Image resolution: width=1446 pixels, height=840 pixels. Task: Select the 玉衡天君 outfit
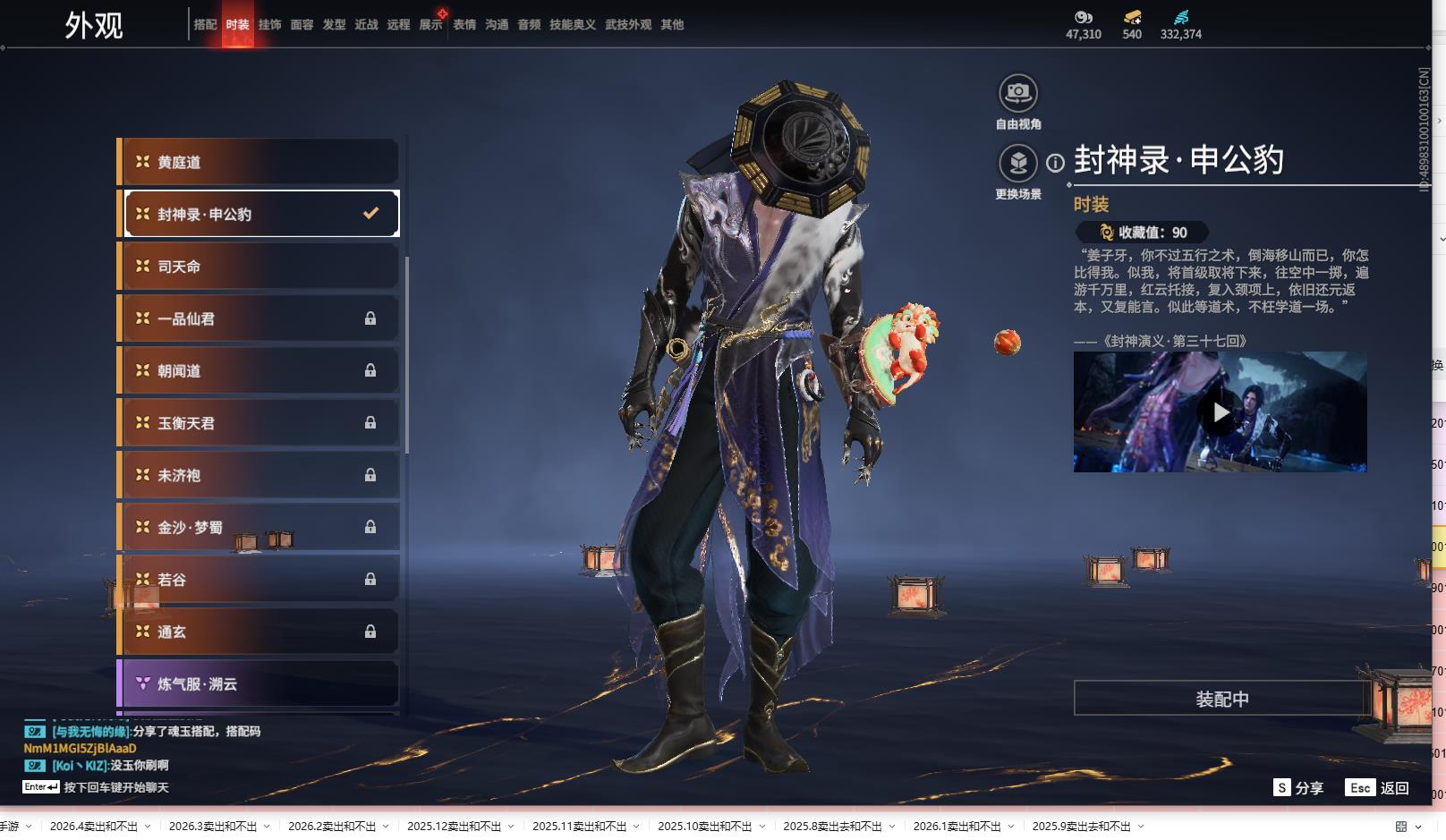click(x=259, y=423)
